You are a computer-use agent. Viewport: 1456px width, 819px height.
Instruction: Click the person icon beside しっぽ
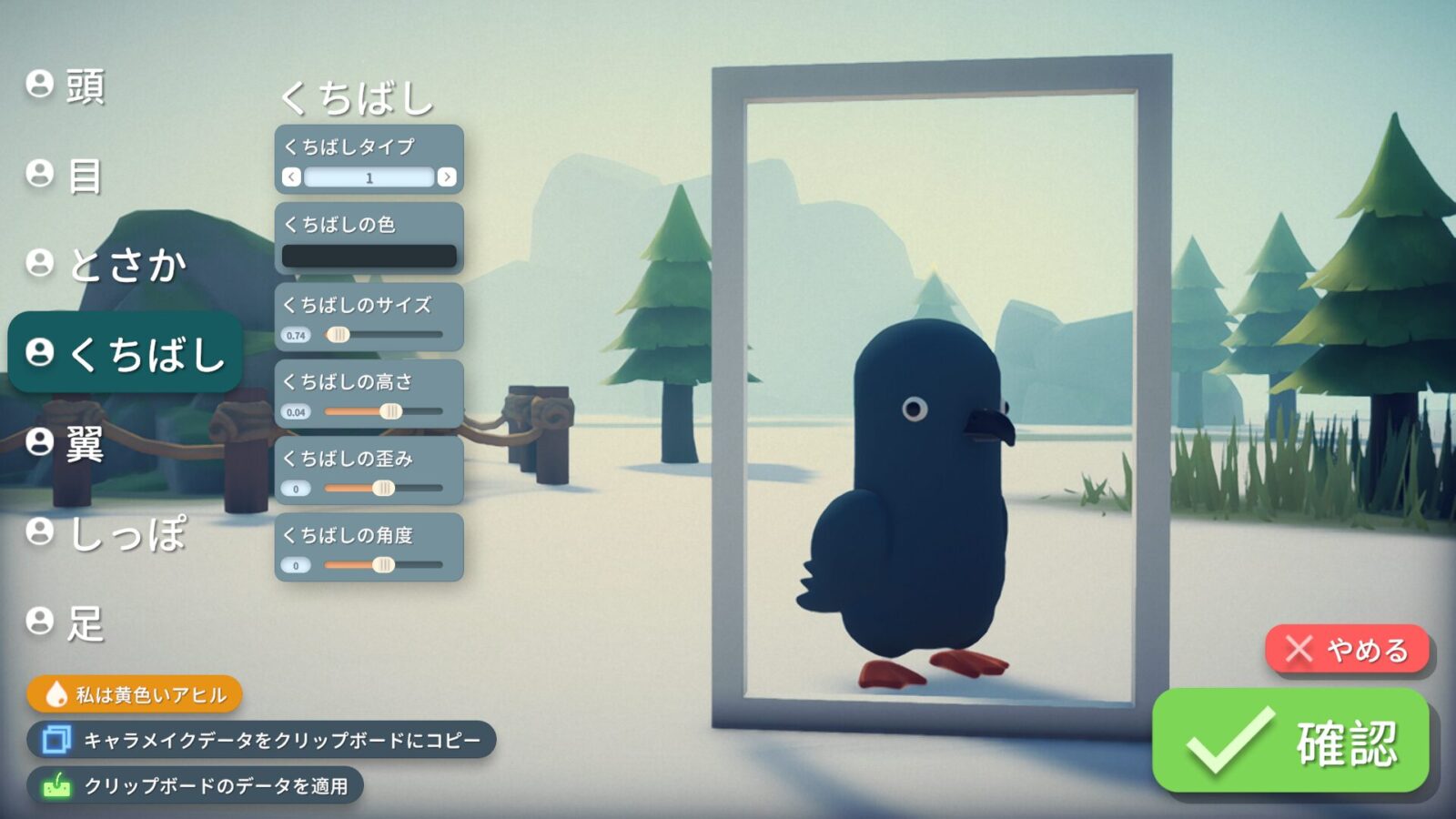[x=38, y=532]
